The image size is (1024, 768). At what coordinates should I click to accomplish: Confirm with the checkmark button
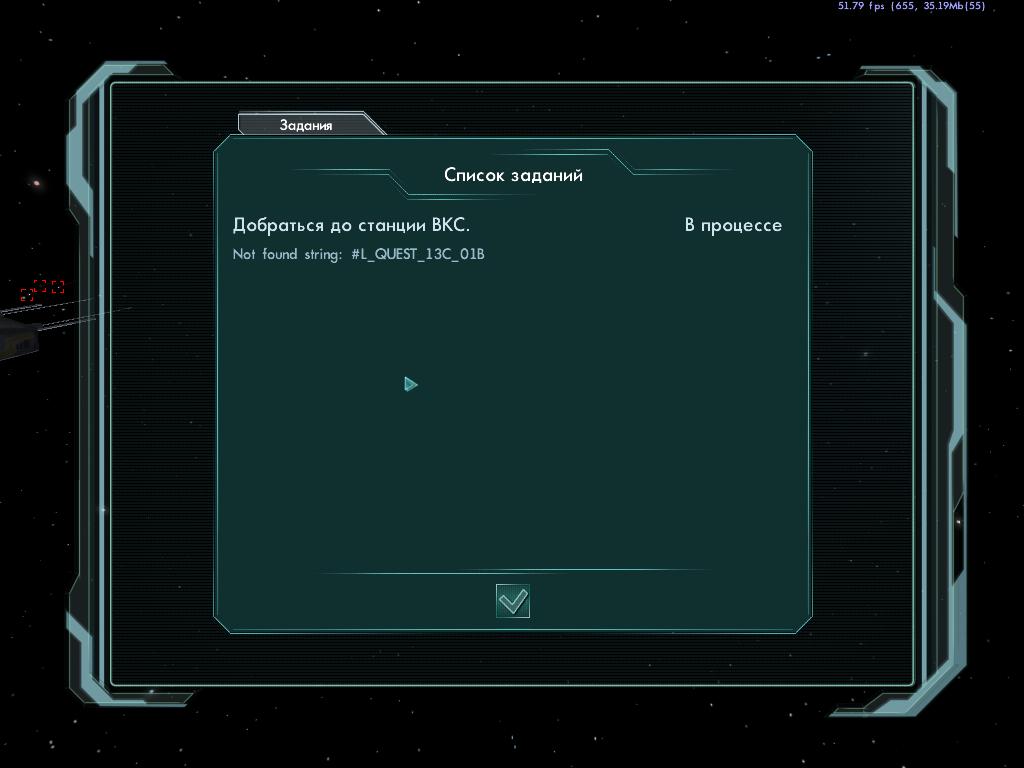513,601
